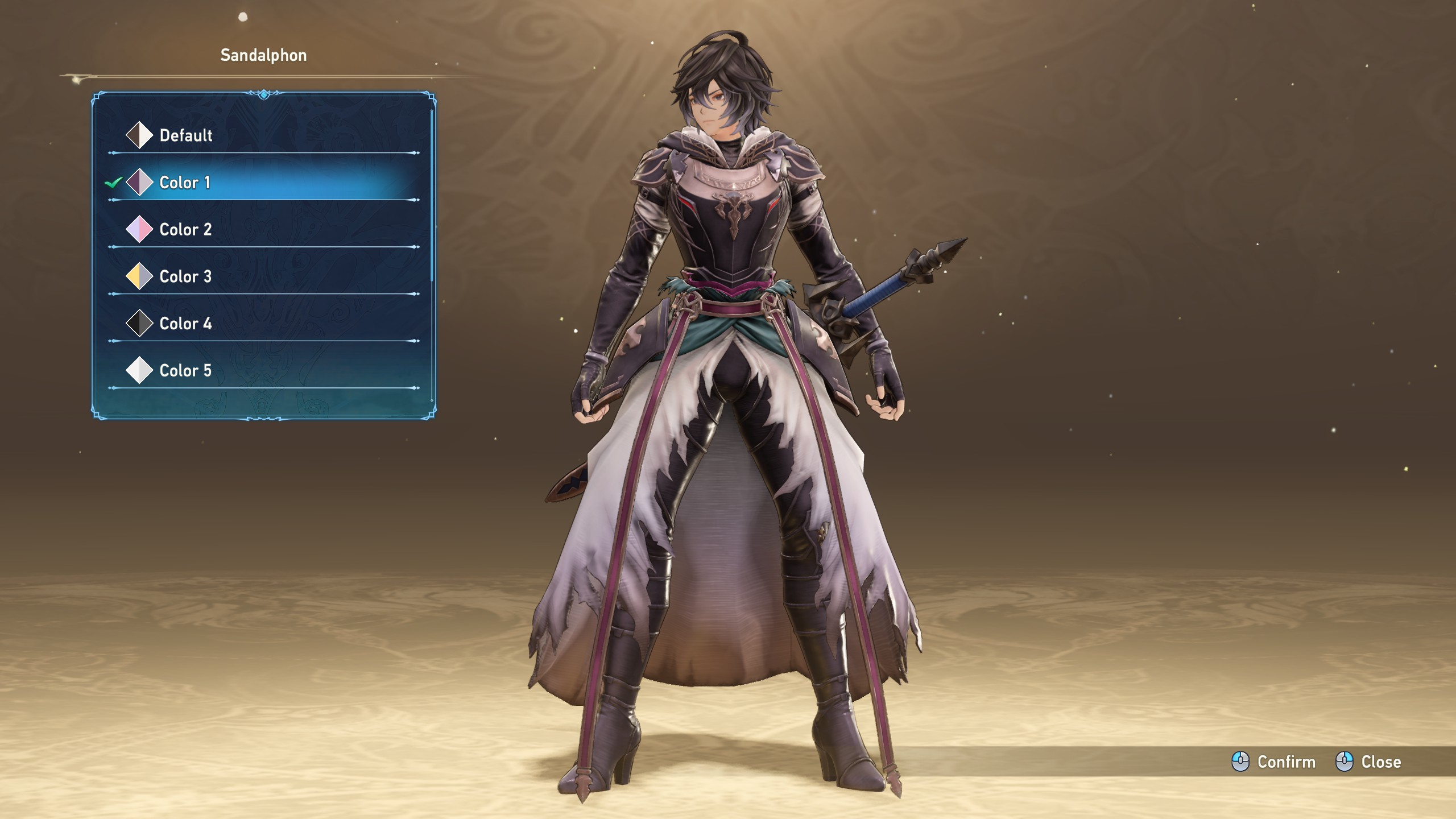Viewport: 1456px width, 819px height.
Task: Confirm the color selection
Action: pos(1274,762)
